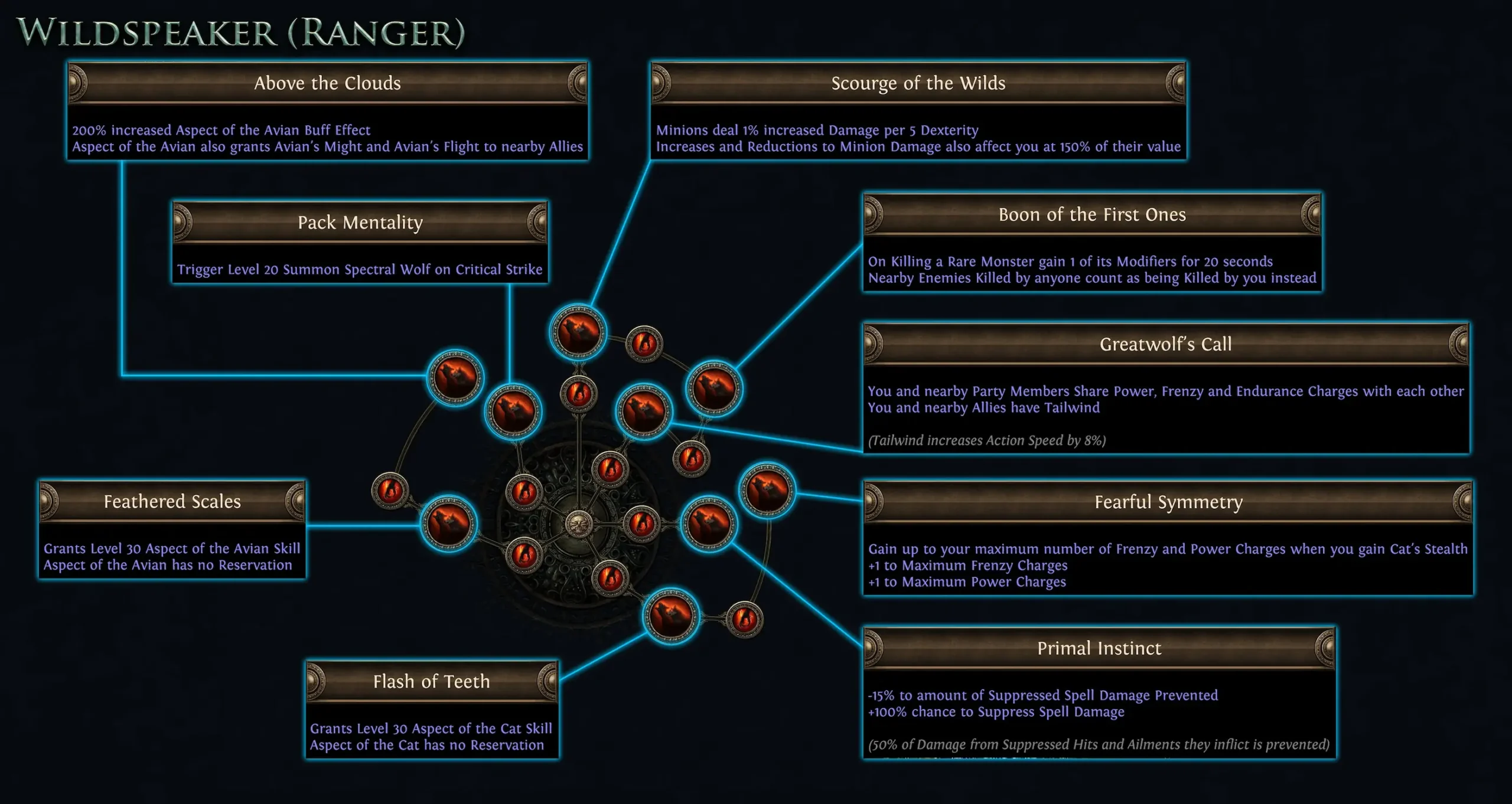Click the Feathered Scales title banner

[x=172, y=502]
